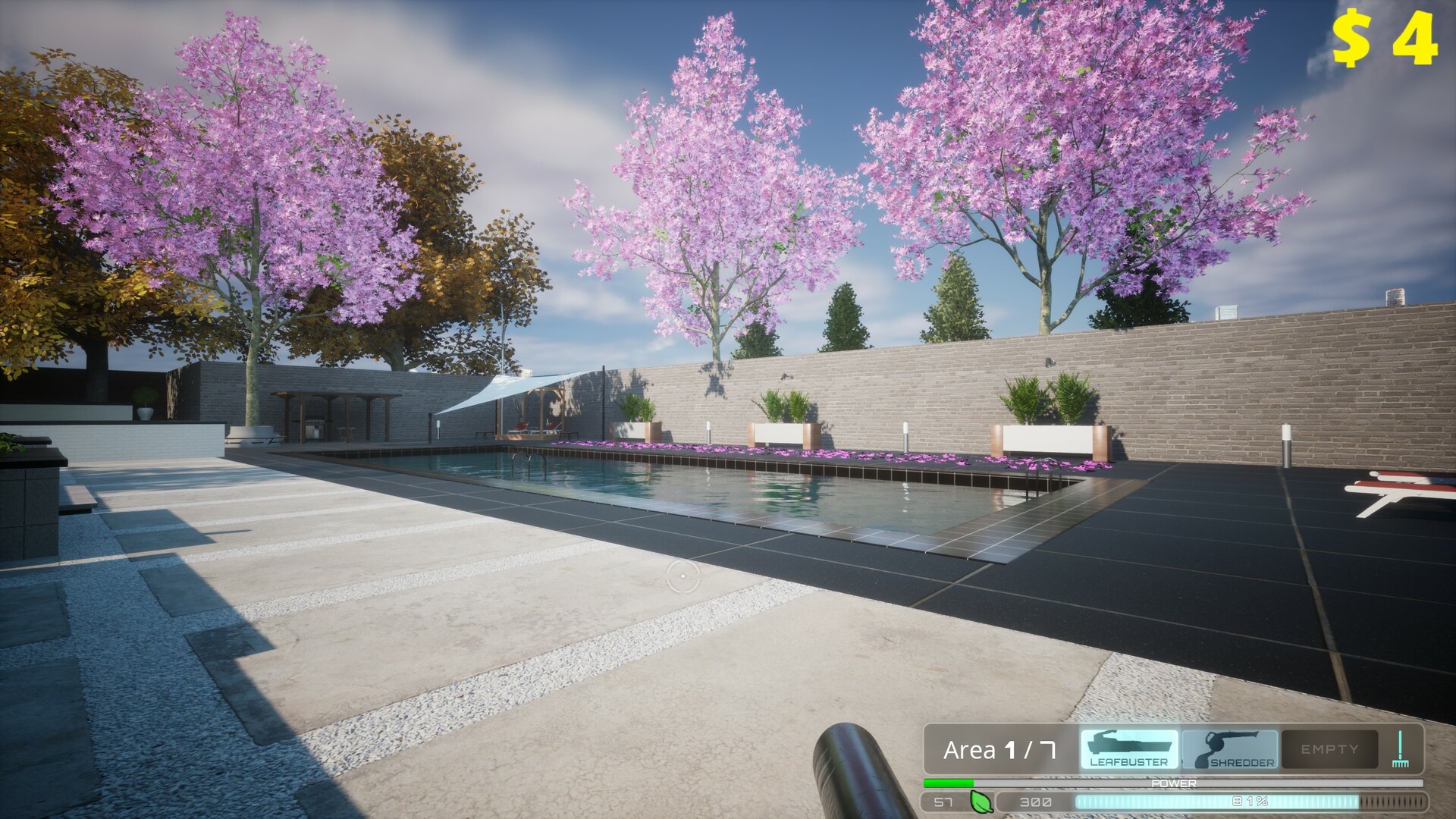
Task: Click the leaf counter showing 57
Action: pyautogui.click(x=943, y=802)
